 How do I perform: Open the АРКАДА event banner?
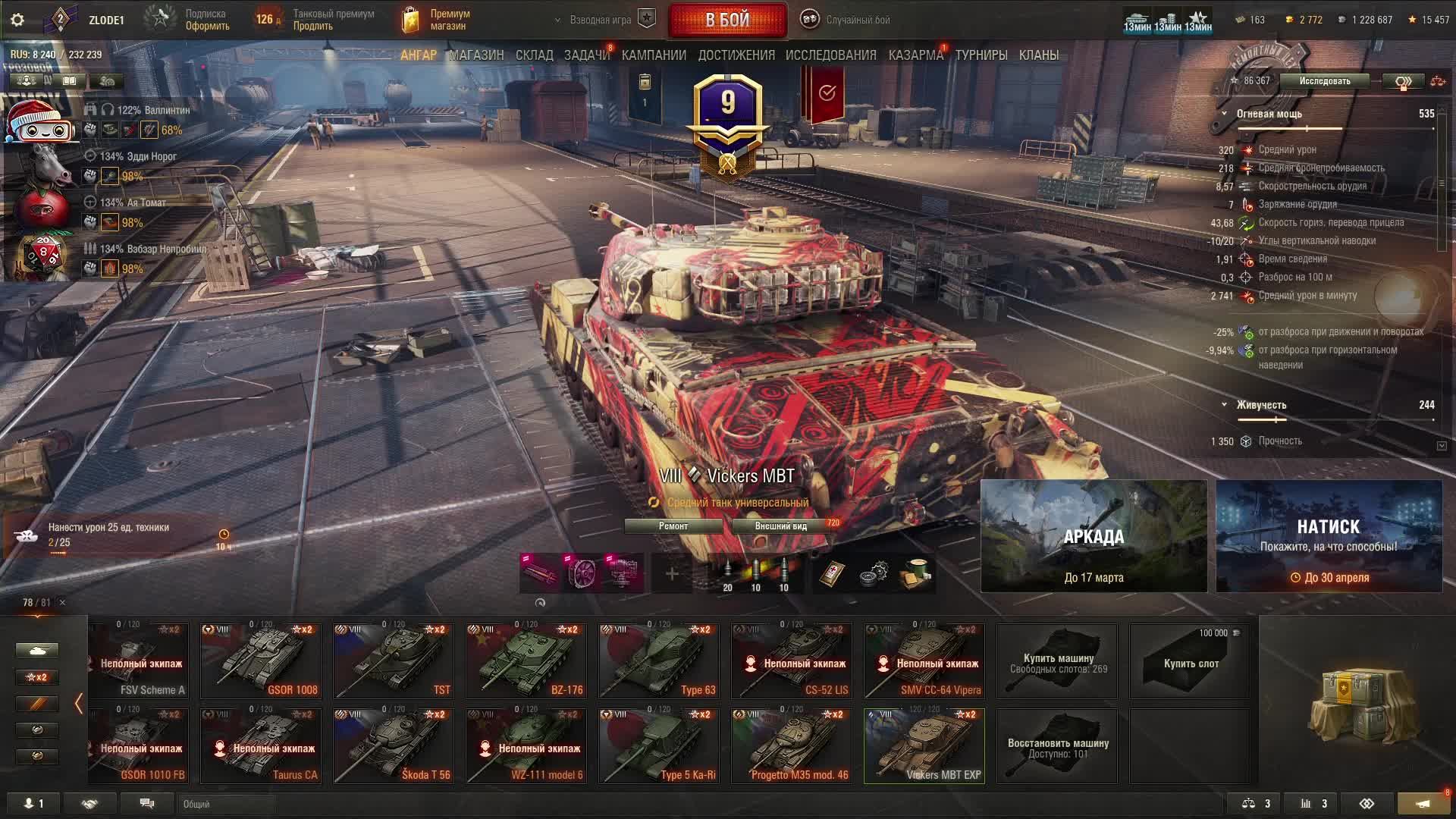point(1094,536)
